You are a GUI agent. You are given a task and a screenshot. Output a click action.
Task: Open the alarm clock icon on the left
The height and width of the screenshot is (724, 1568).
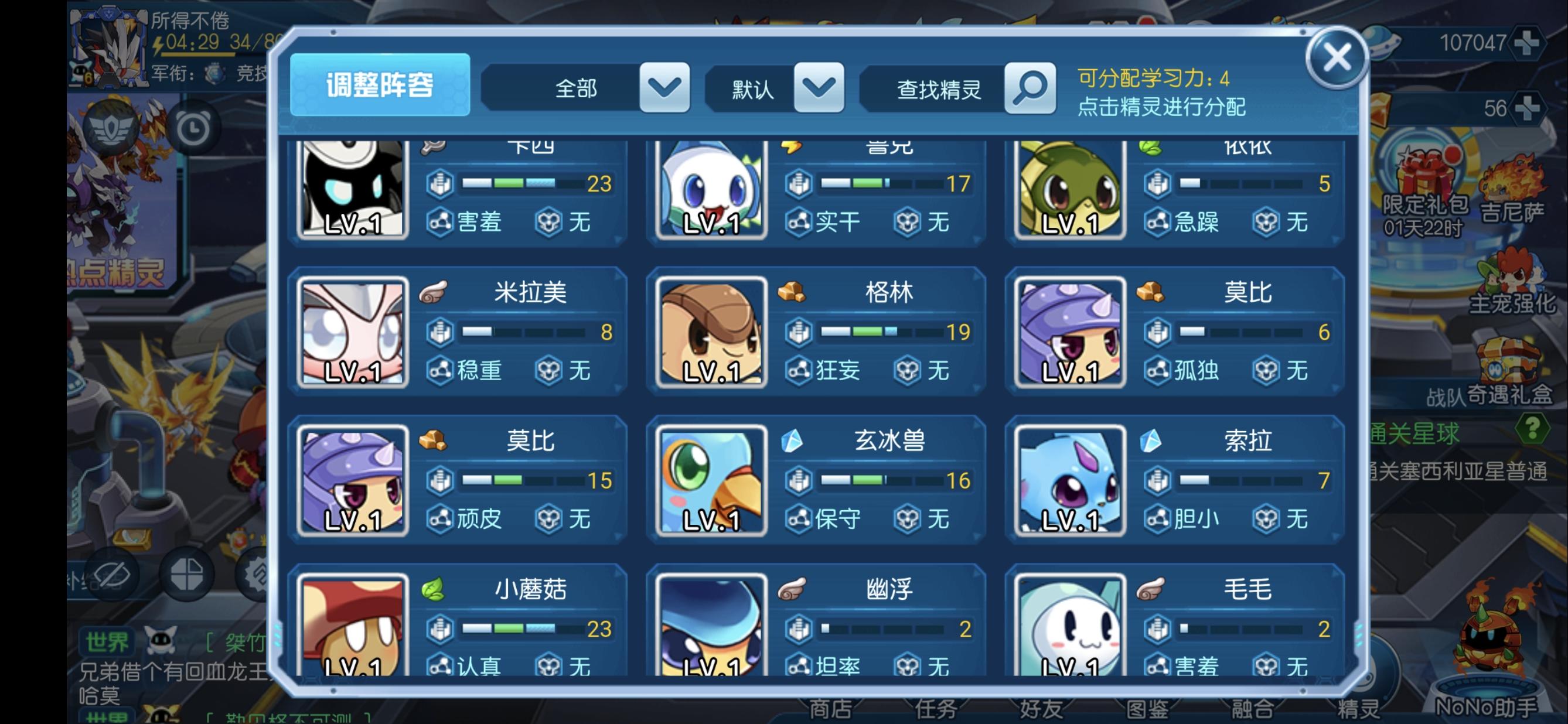click(194, 129)
